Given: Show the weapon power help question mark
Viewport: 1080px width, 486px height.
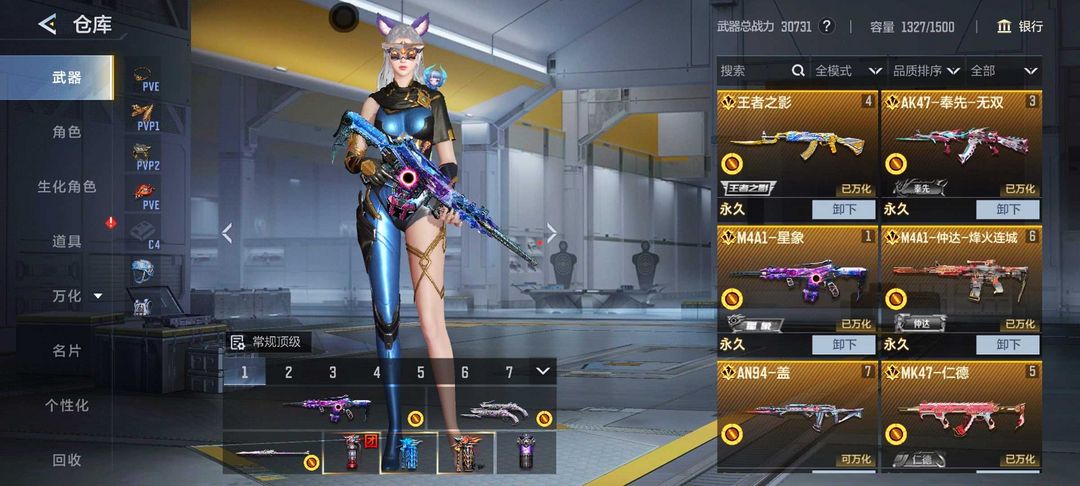Looking at the screenshot, I should [826, 26].
